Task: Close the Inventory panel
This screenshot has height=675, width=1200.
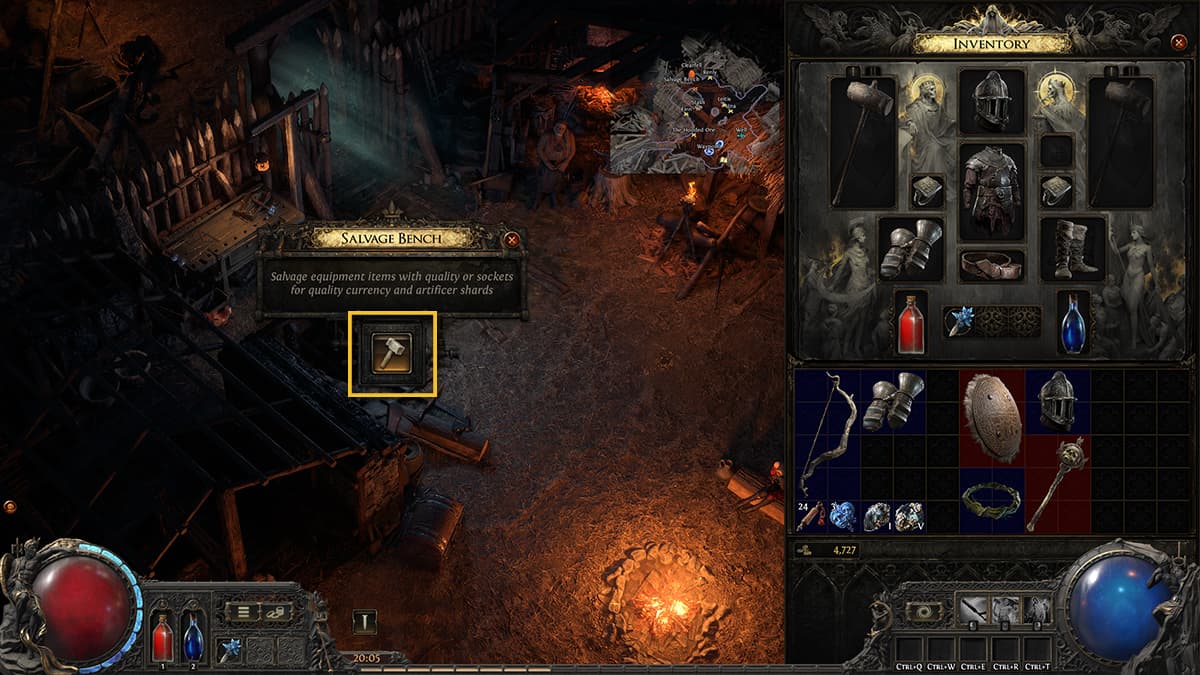Action: coord(1177,42)
